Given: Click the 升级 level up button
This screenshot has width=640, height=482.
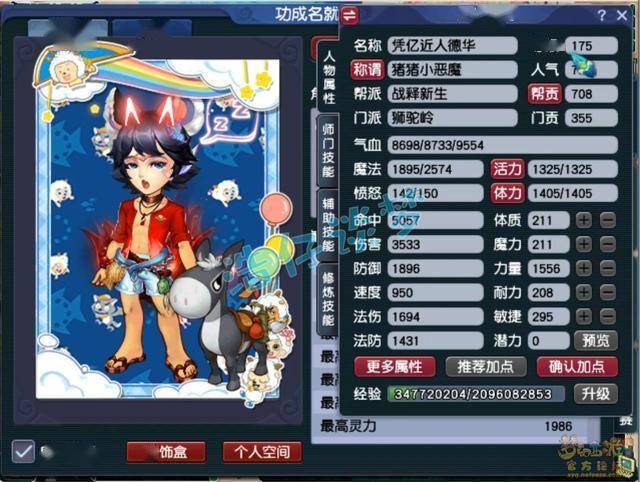Looking at the screenshot, I should point(595,394).
